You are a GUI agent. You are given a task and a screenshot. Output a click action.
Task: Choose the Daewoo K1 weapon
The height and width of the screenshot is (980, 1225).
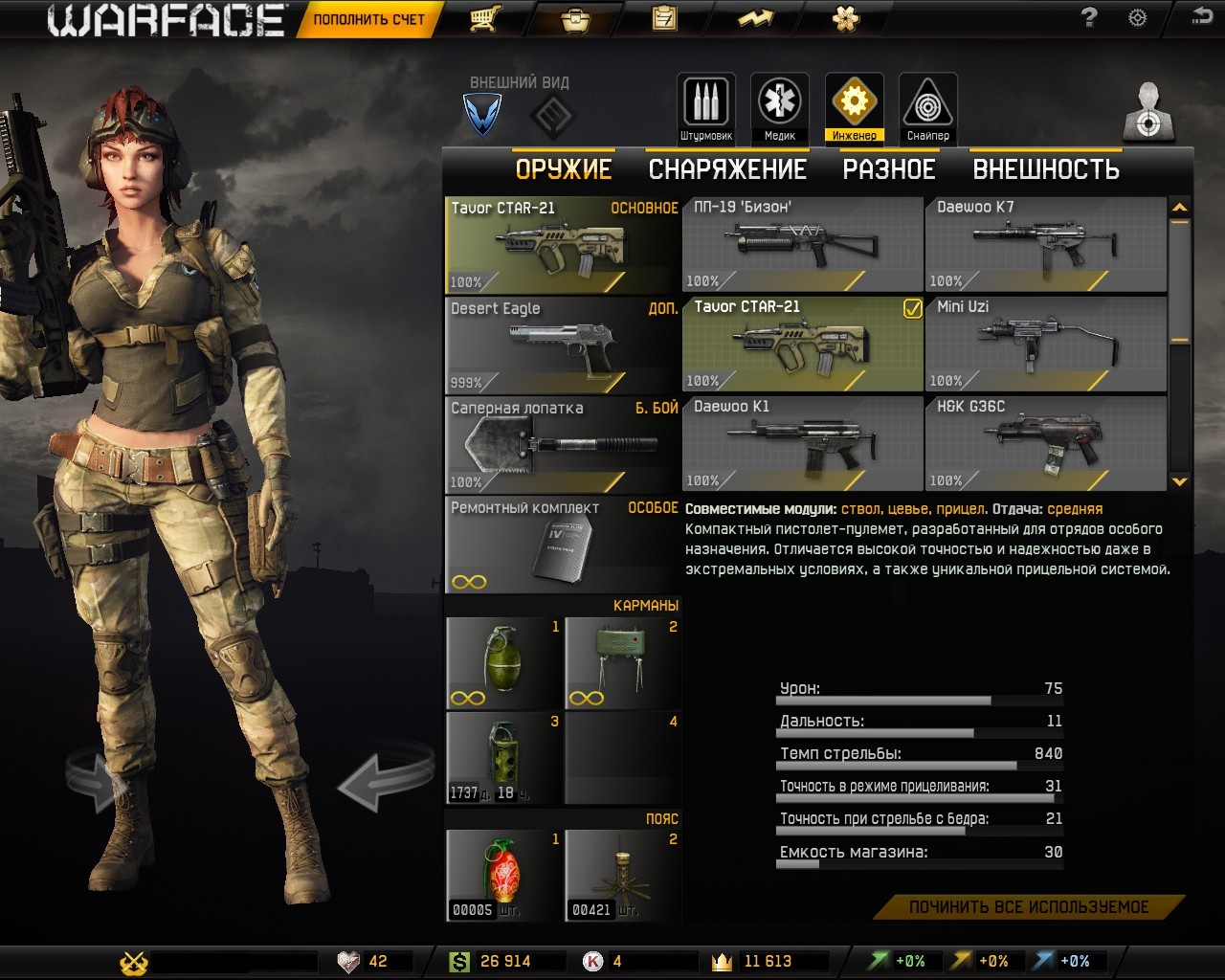[x=802, y=443]
